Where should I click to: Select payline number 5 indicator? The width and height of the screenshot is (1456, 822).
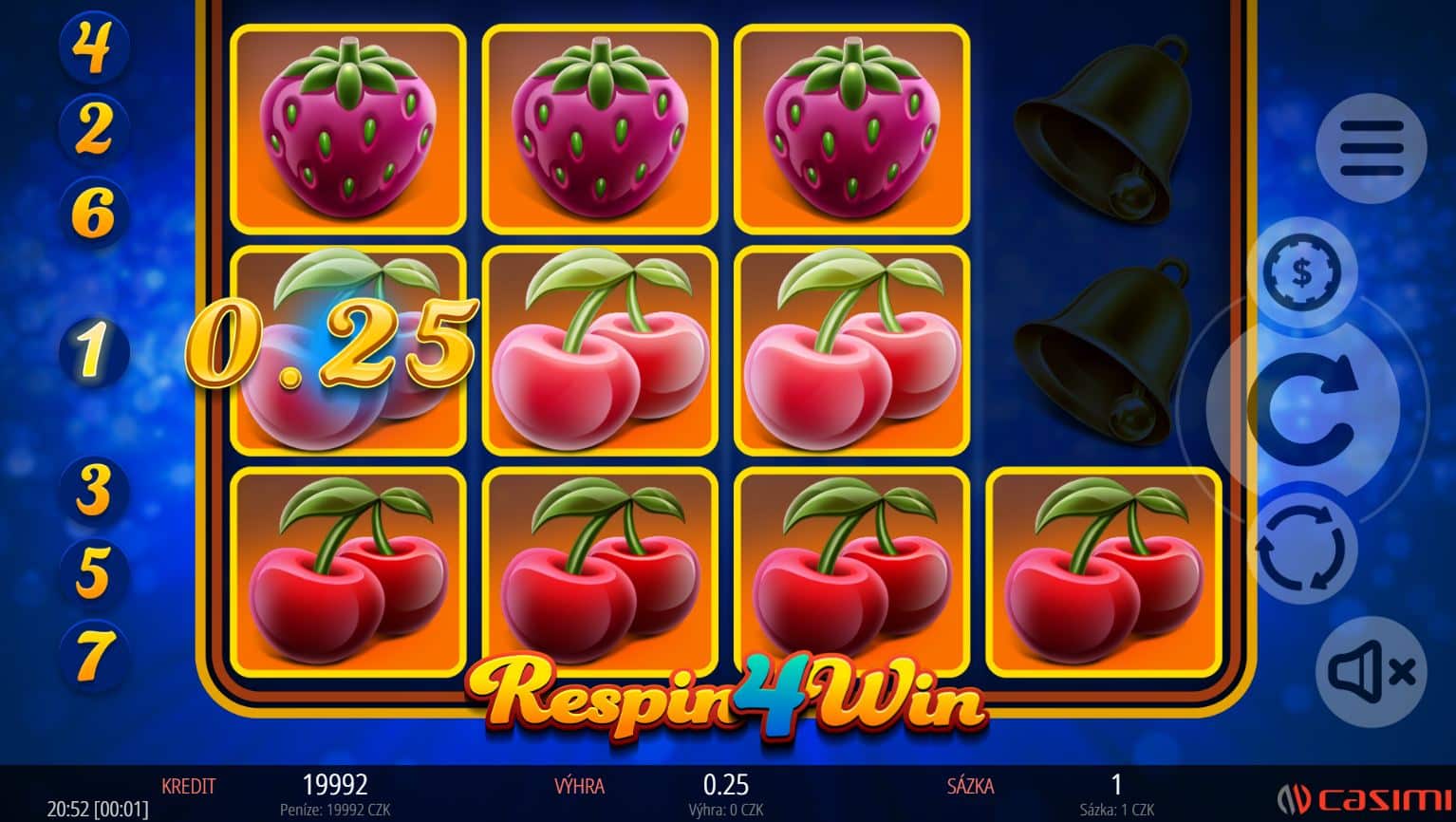pyautogui.click(x=92, y=571)
